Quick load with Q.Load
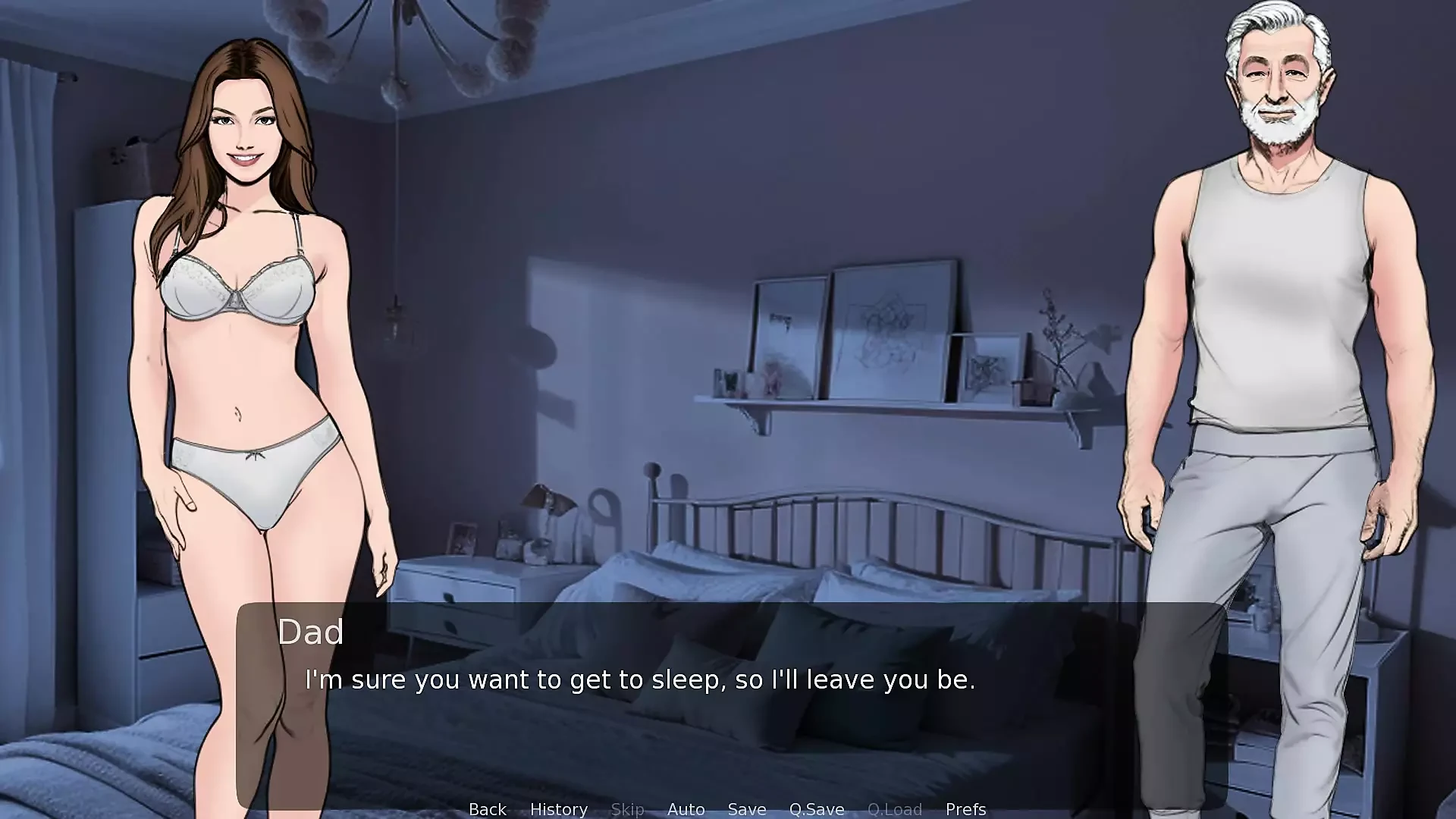Image resolution: width=1456 pixels, height=819 pixels. (895, 809)
